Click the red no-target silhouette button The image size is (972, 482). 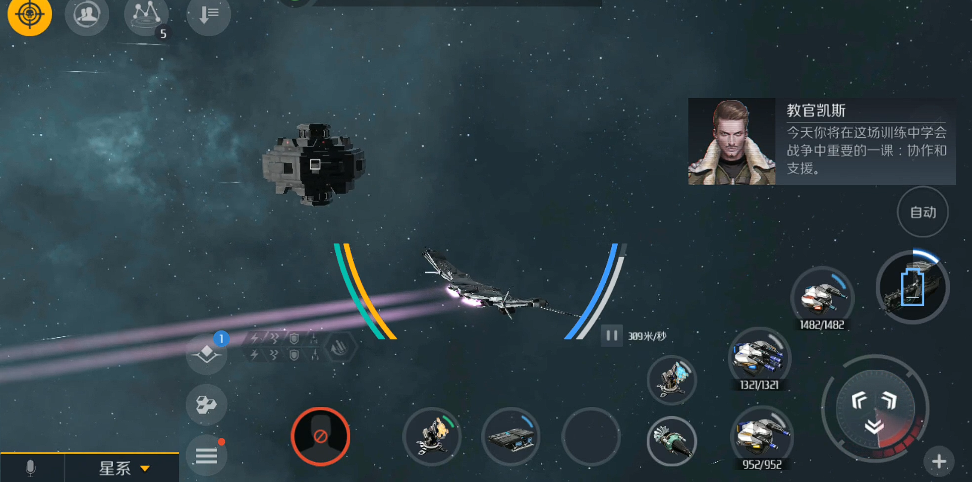(x=320, y=437)
